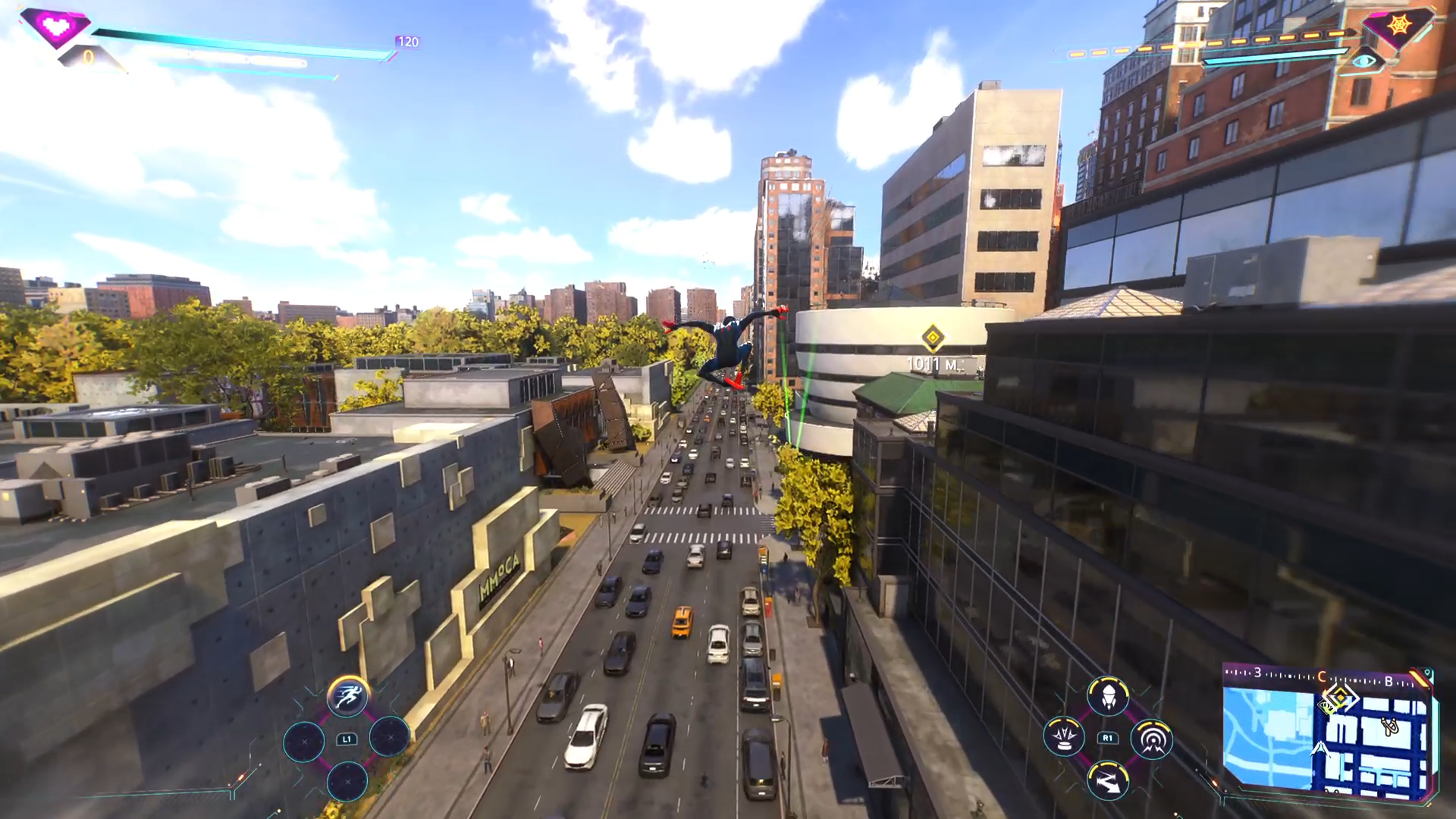Screen dimensions: 1456x819
Task: Choose the zigzag arrow gadget icon
Action: pyautogui.click(x=1108, y=781)
